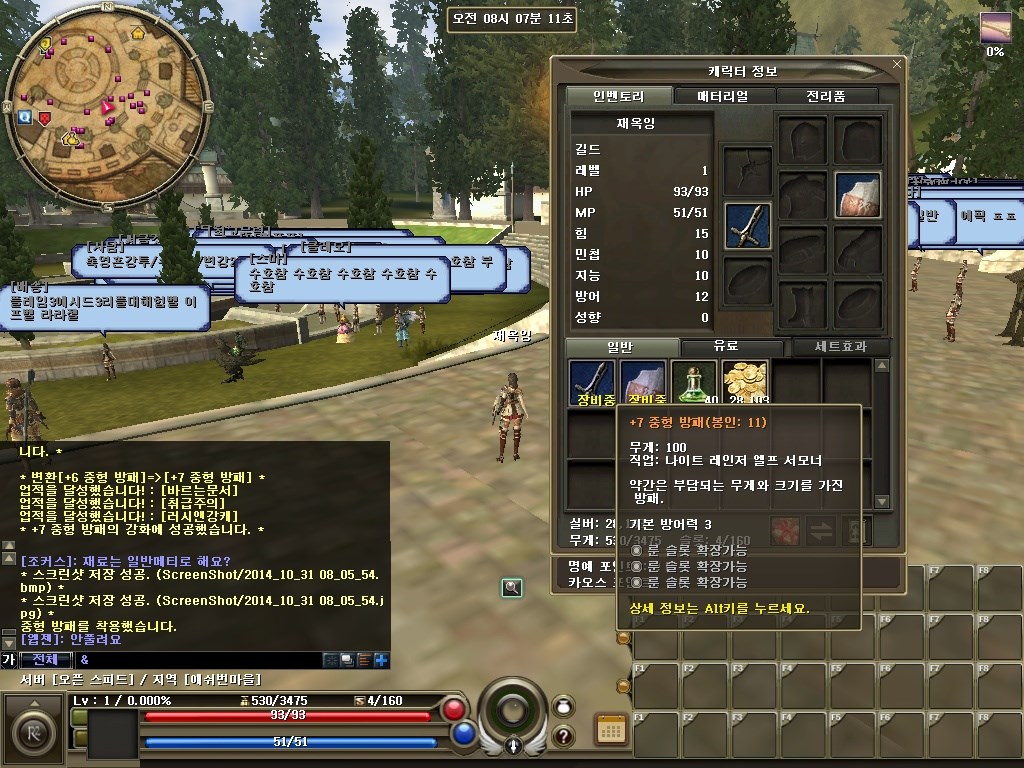Image resolution: width=1024 pixels, height=768 pixels.
Task: Open the calendar icon button
Action: pos(611,730)
